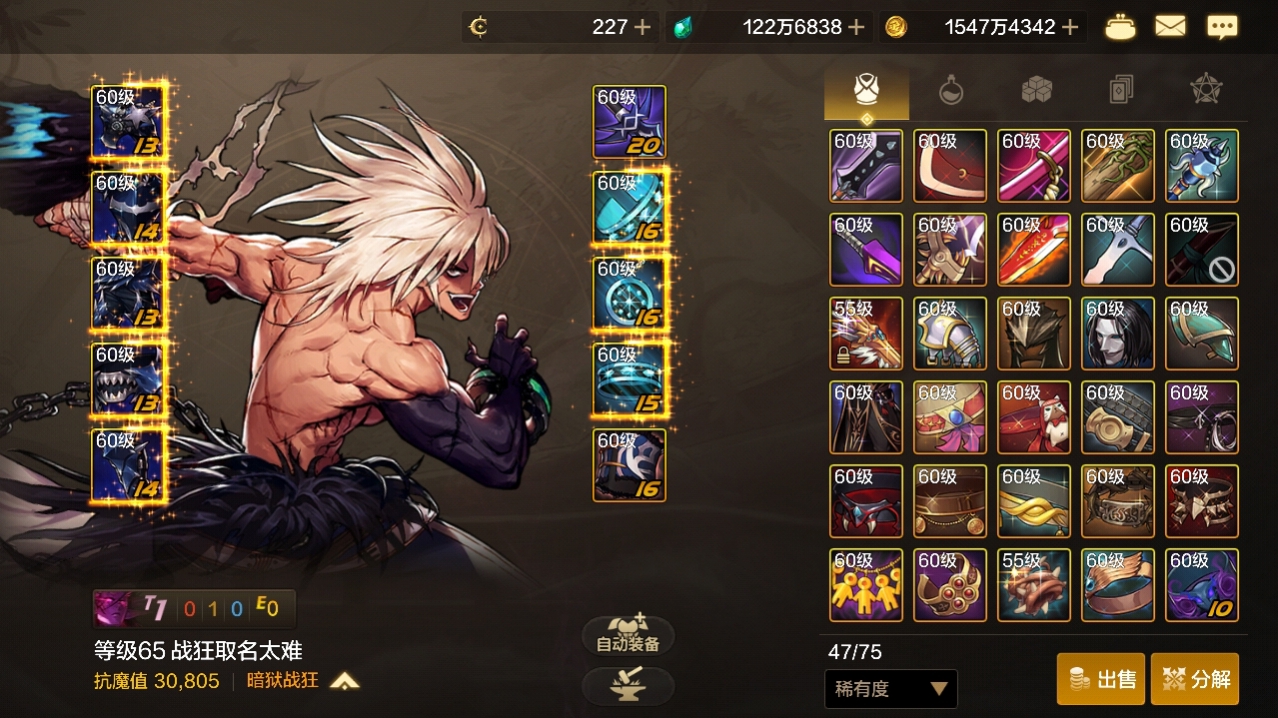Open the mail envelope icon
Screen dimensions: 1278x718
click(1170, 27)
